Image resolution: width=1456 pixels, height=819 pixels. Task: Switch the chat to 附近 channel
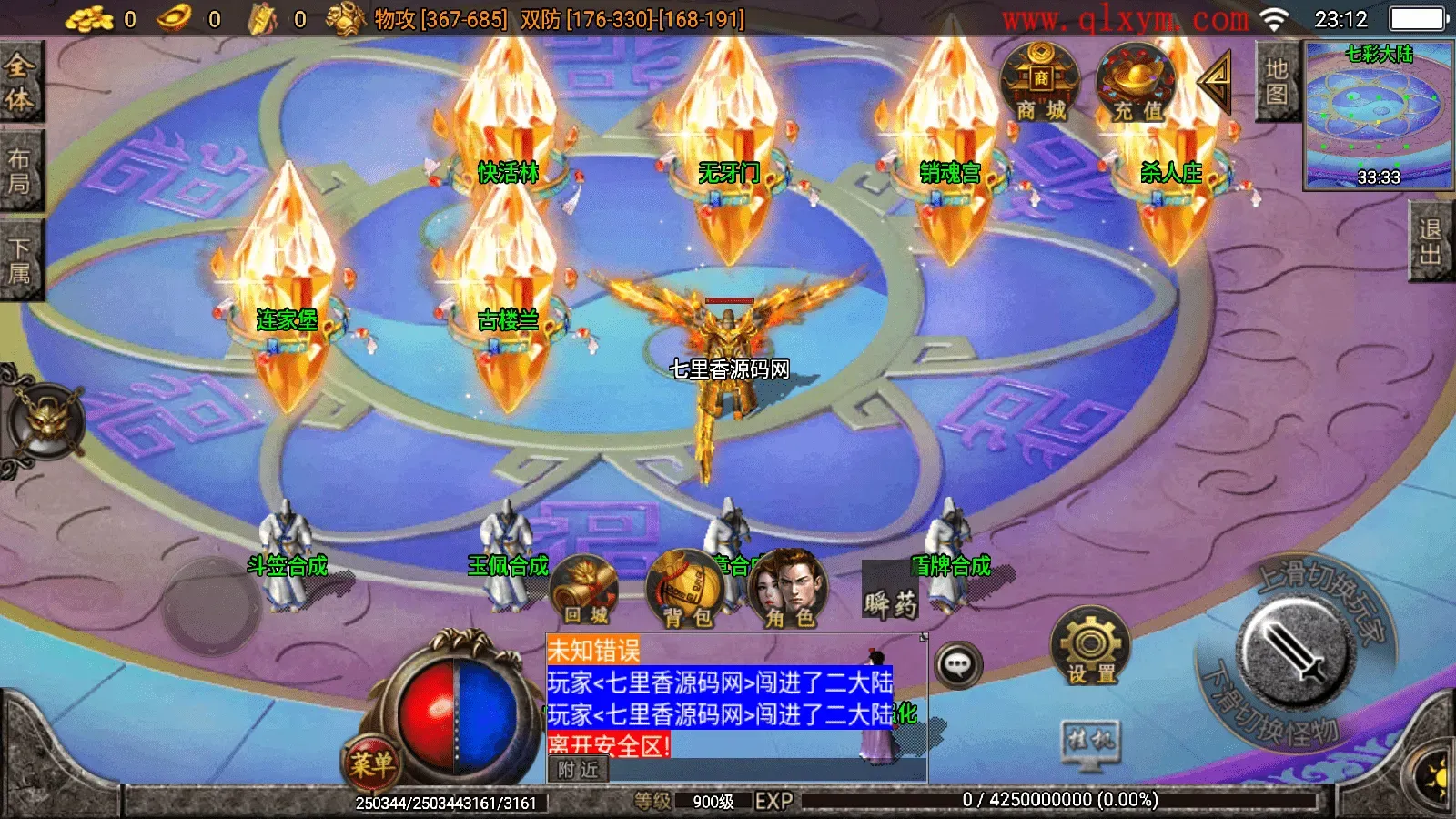(x=578, y=770)
